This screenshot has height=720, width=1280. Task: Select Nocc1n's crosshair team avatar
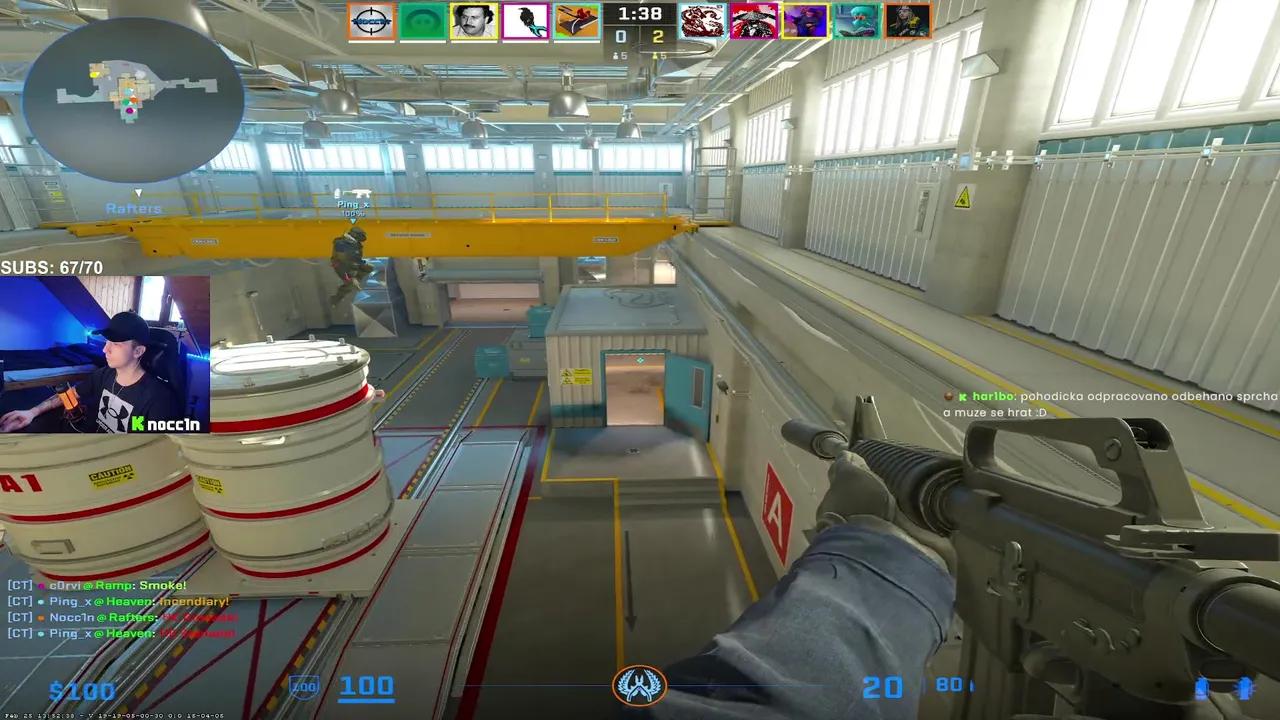point(370,20)
